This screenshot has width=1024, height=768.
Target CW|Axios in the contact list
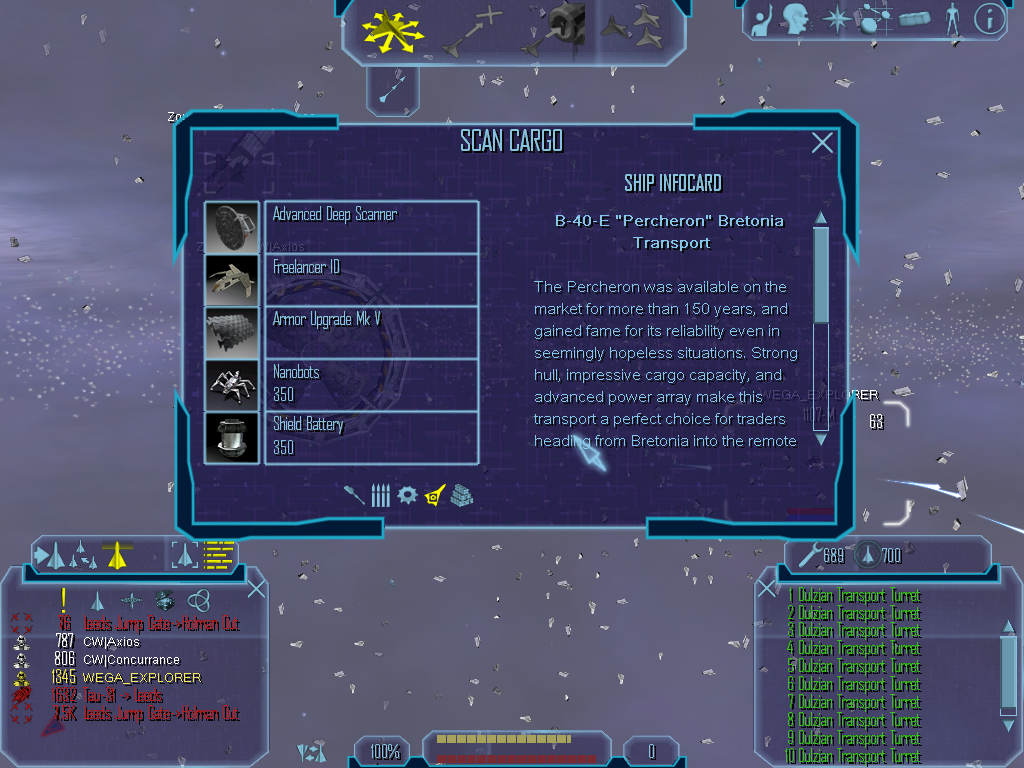pos(112,642)
